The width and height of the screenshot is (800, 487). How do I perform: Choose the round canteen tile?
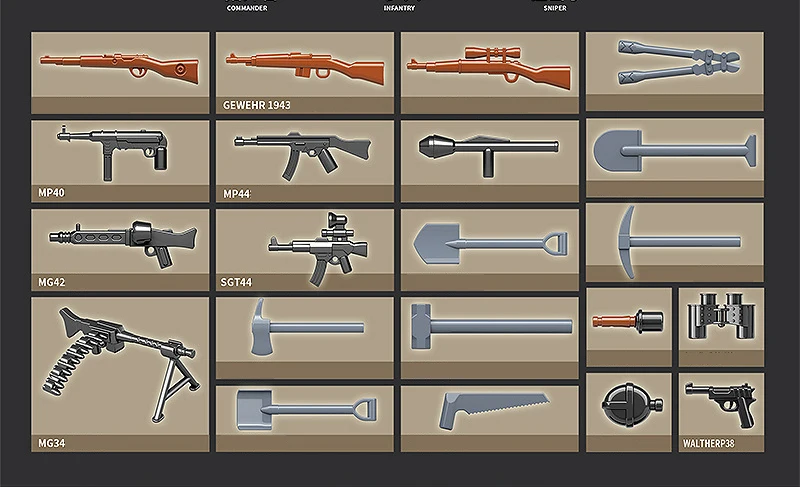[629, 408]
